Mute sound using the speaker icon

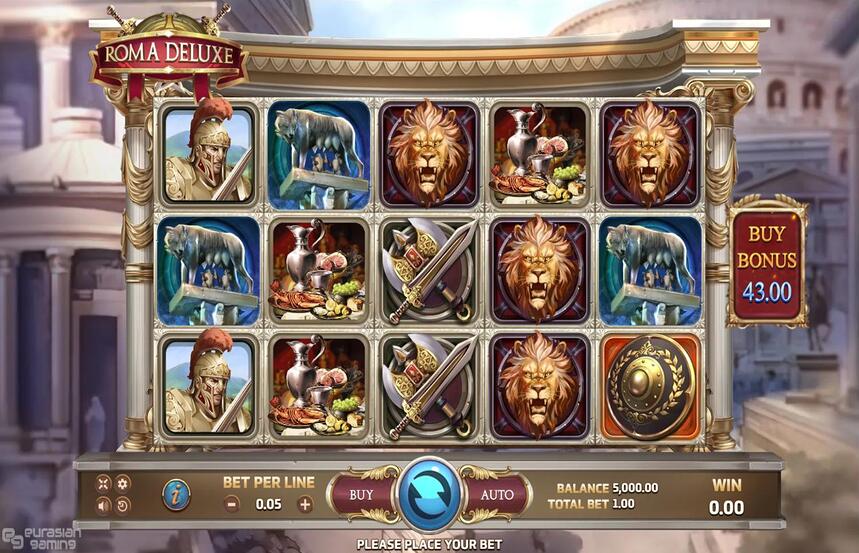(103, 505)
